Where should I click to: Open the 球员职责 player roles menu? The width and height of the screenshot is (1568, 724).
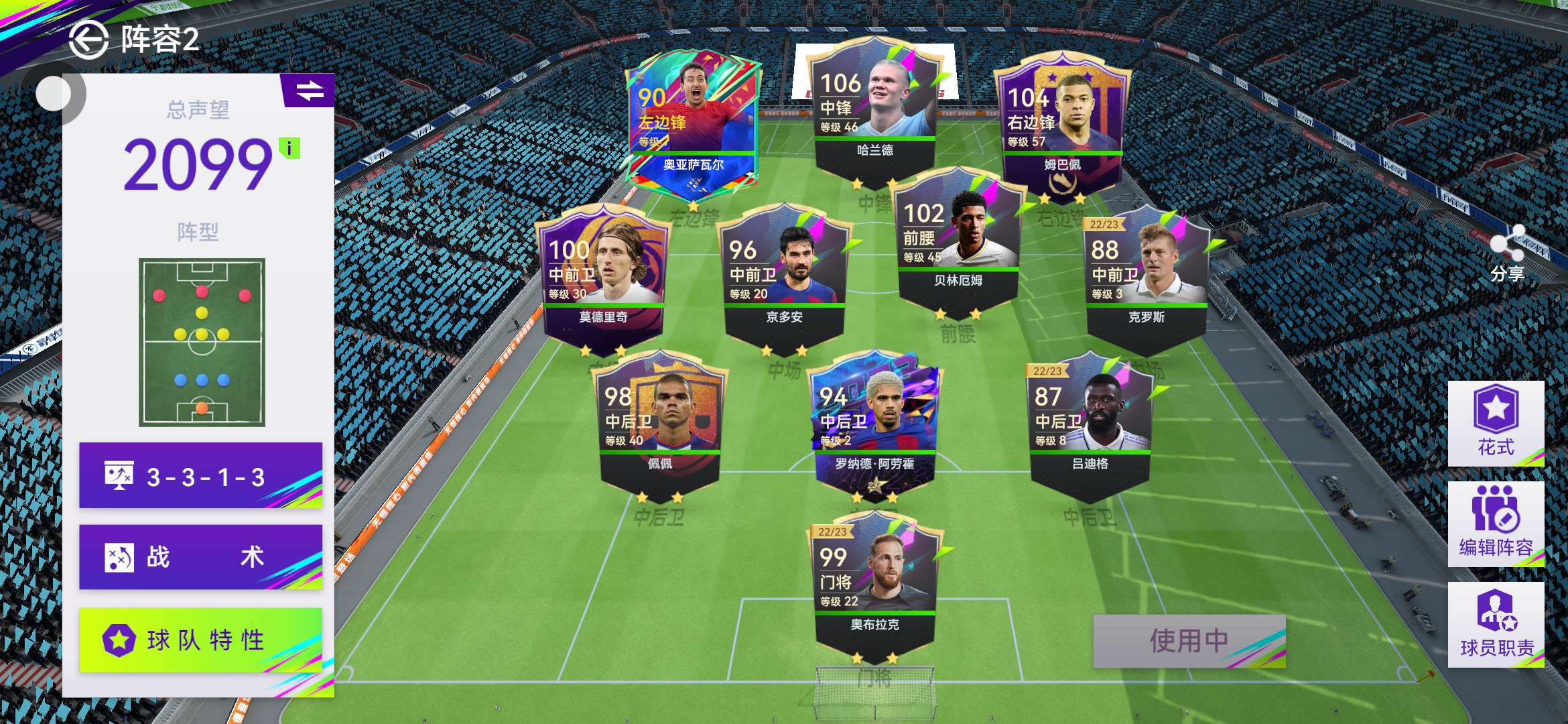pyautogui.click(x=1496, y=625)
